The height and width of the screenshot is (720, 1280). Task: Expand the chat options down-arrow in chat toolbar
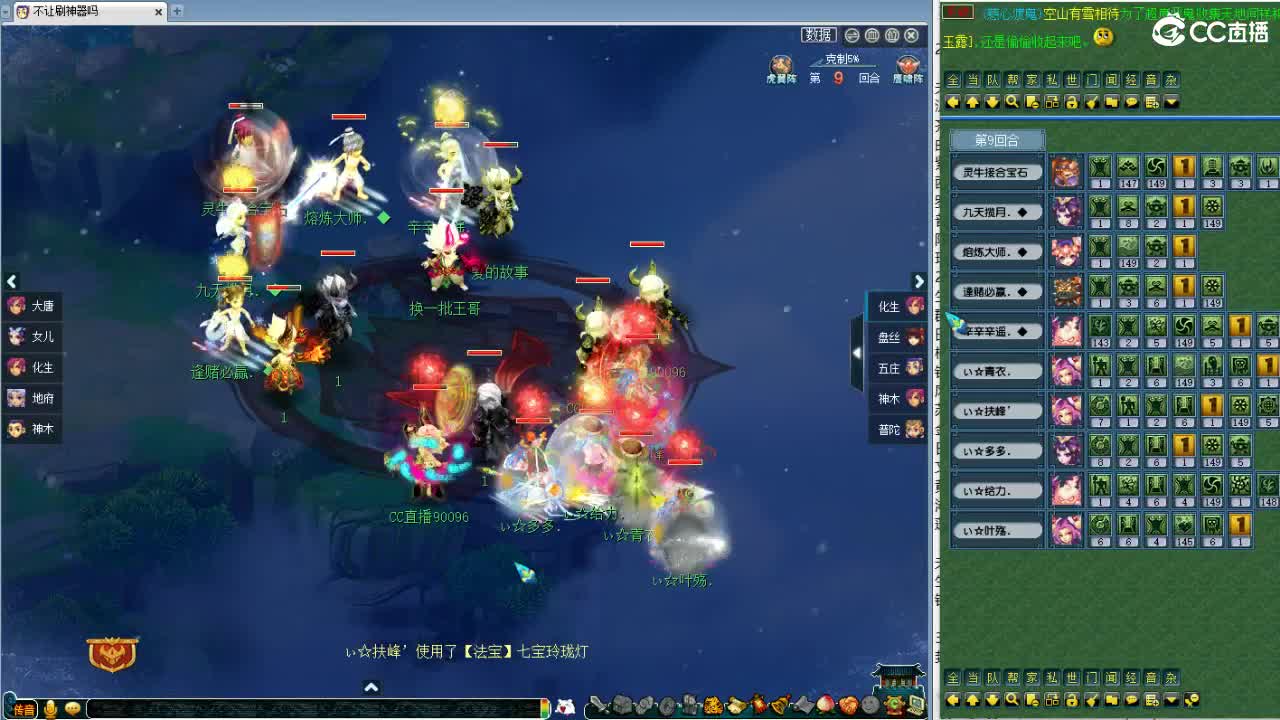point(1171,102)
